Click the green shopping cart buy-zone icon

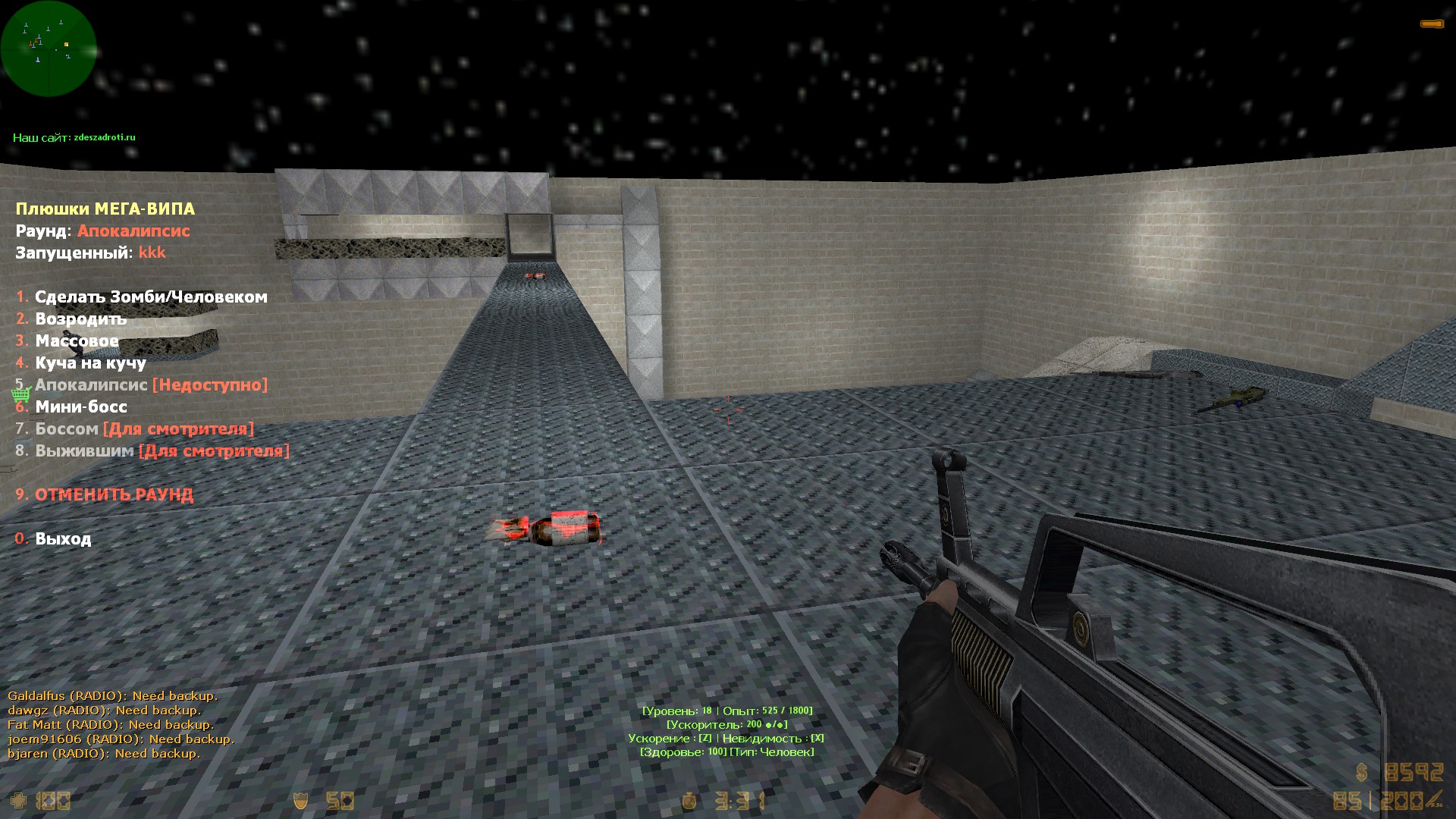20,394
